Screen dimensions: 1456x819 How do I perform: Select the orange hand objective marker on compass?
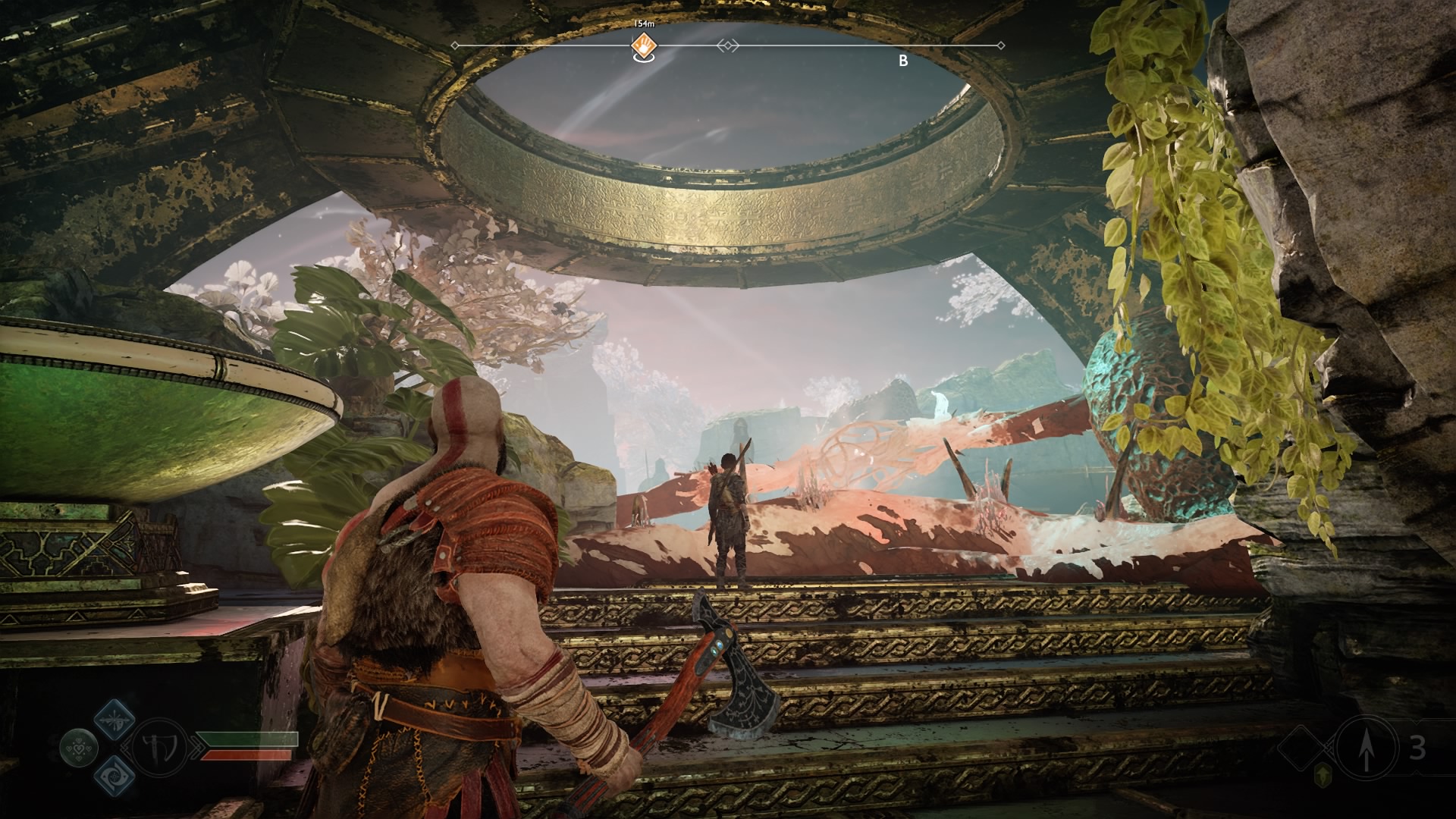pos(644,45)
